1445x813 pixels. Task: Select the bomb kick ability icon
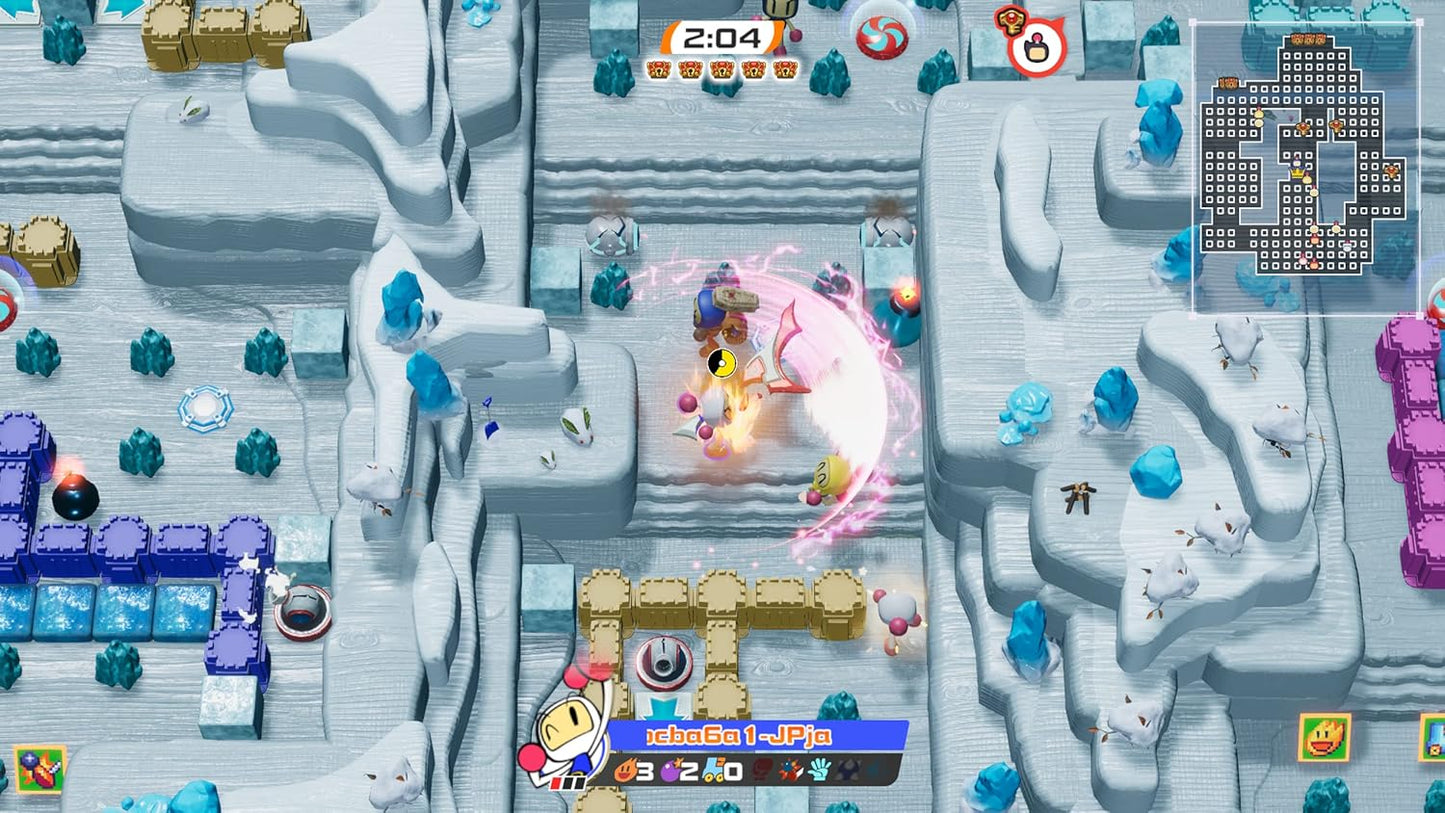(789, 771)
